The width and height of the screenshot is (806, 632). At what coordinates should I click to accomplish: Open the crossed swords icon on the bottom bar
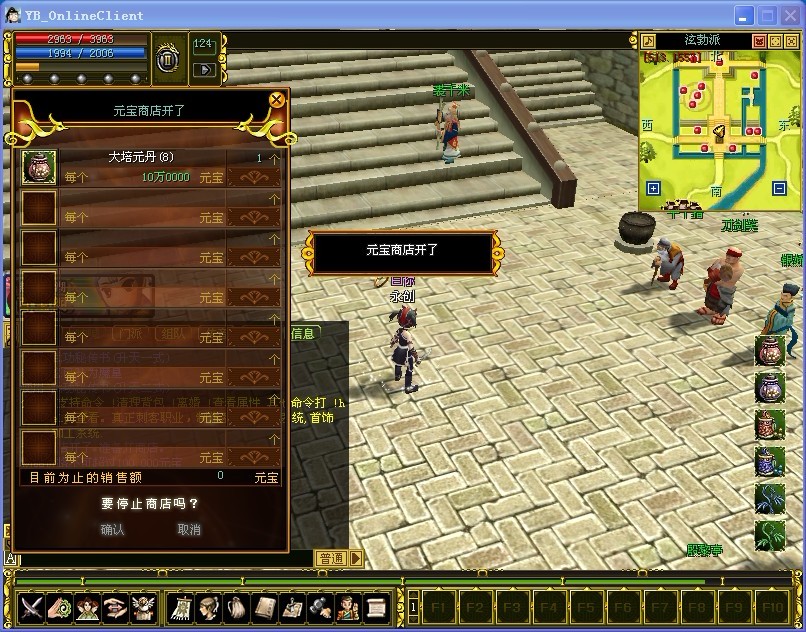32,606
